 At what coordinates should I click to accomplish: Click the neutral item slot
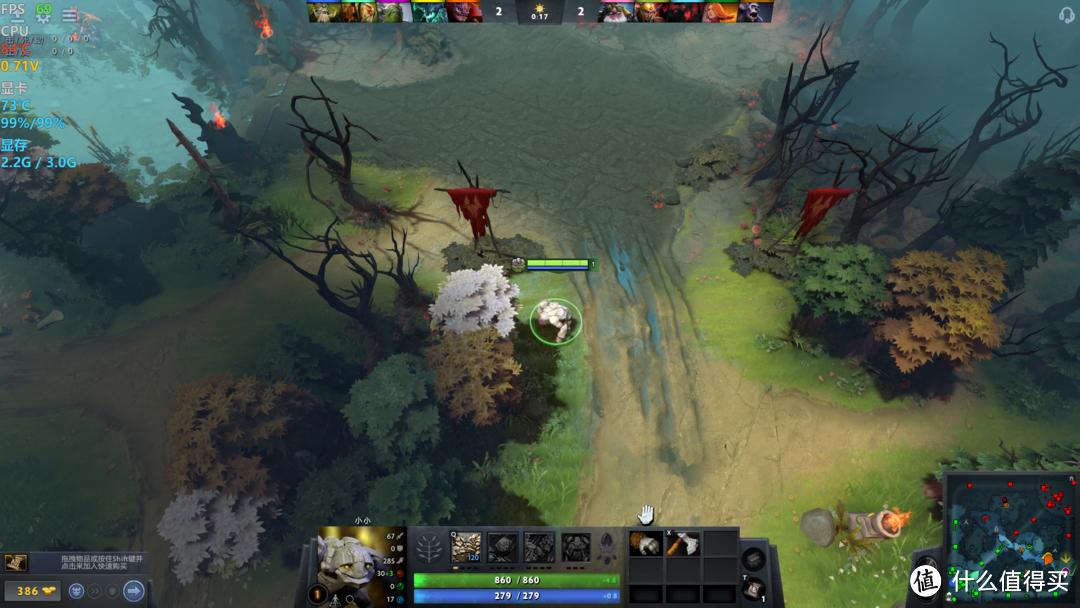coord(754,559)
